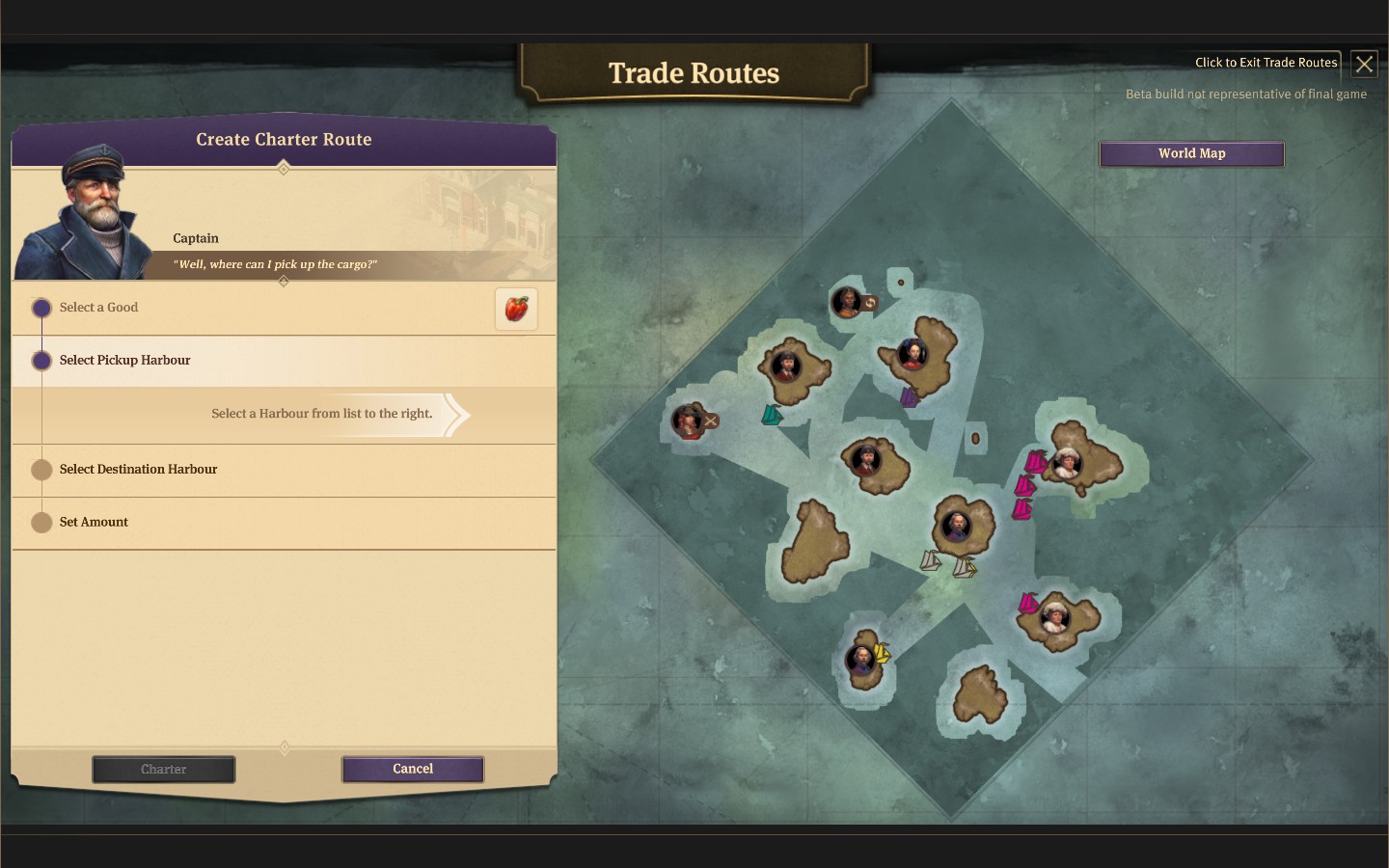
Task: Open the Select Destination Harbour step
Action: tap(138, 470)
